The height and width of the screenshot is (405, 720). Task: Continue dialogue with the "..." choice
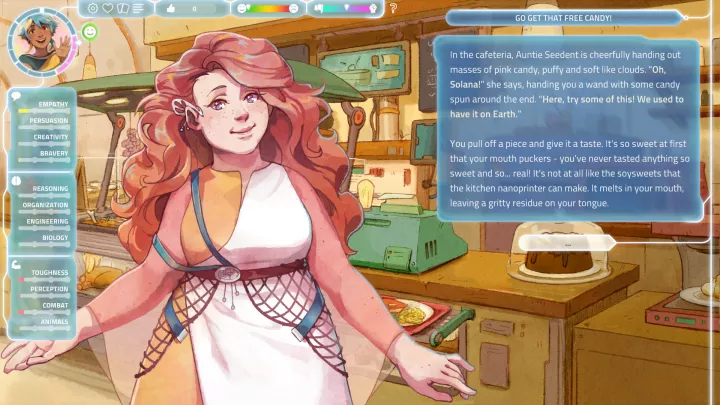pos(565,243)
